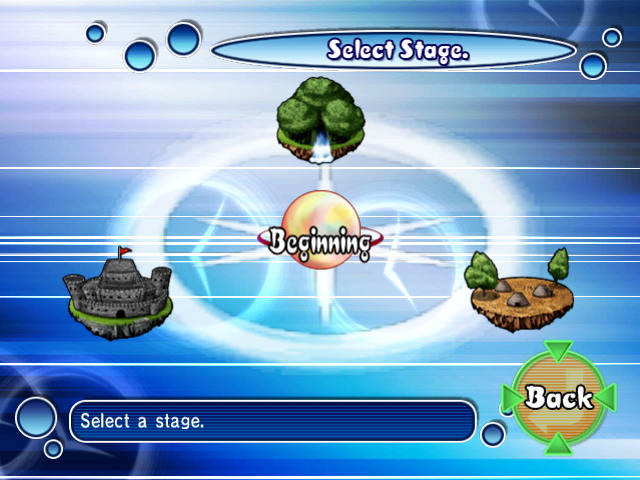Viewport: 640px width, 480px height.
Task: Select the forest waterfall island stage
Action: (x=319, y=118)
